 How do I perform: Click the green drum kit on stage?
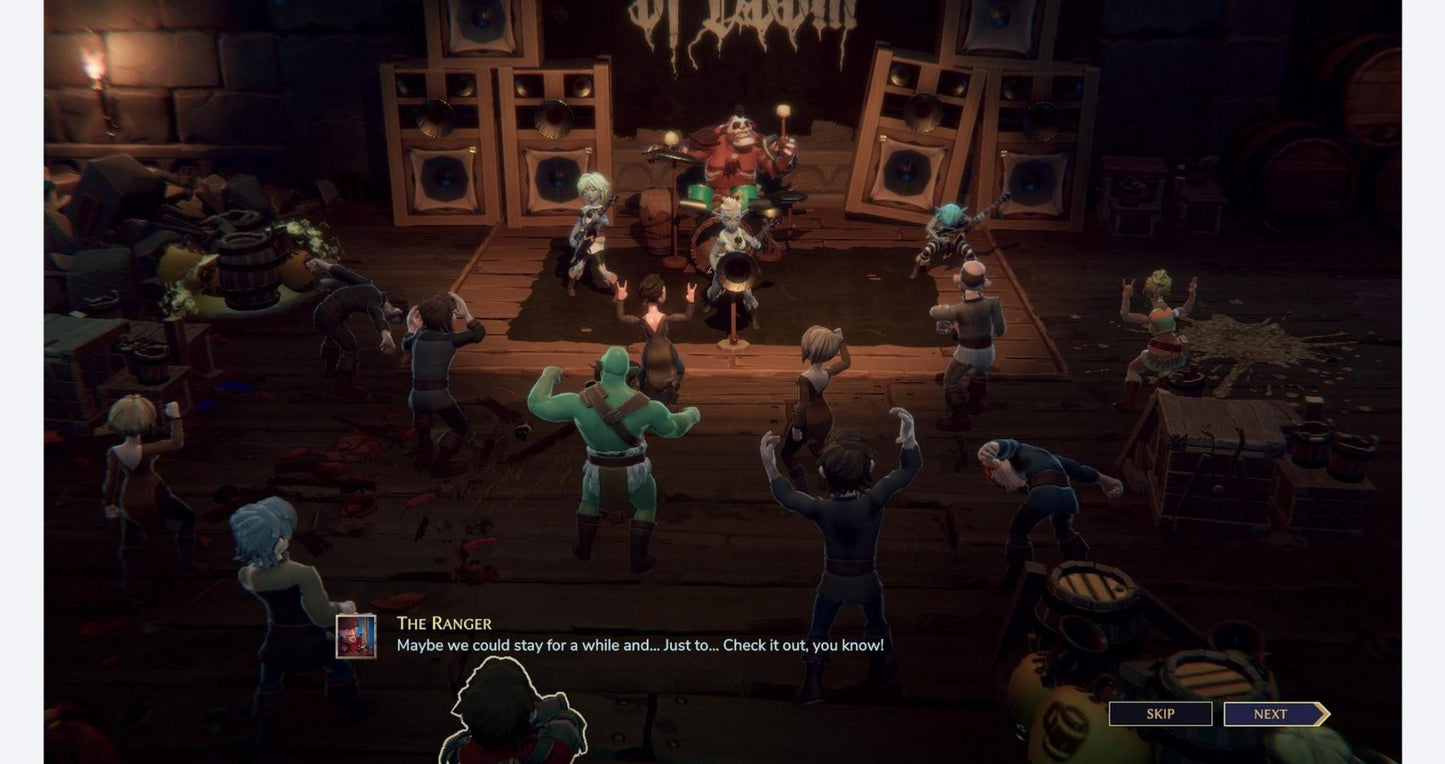click(720, 195)
